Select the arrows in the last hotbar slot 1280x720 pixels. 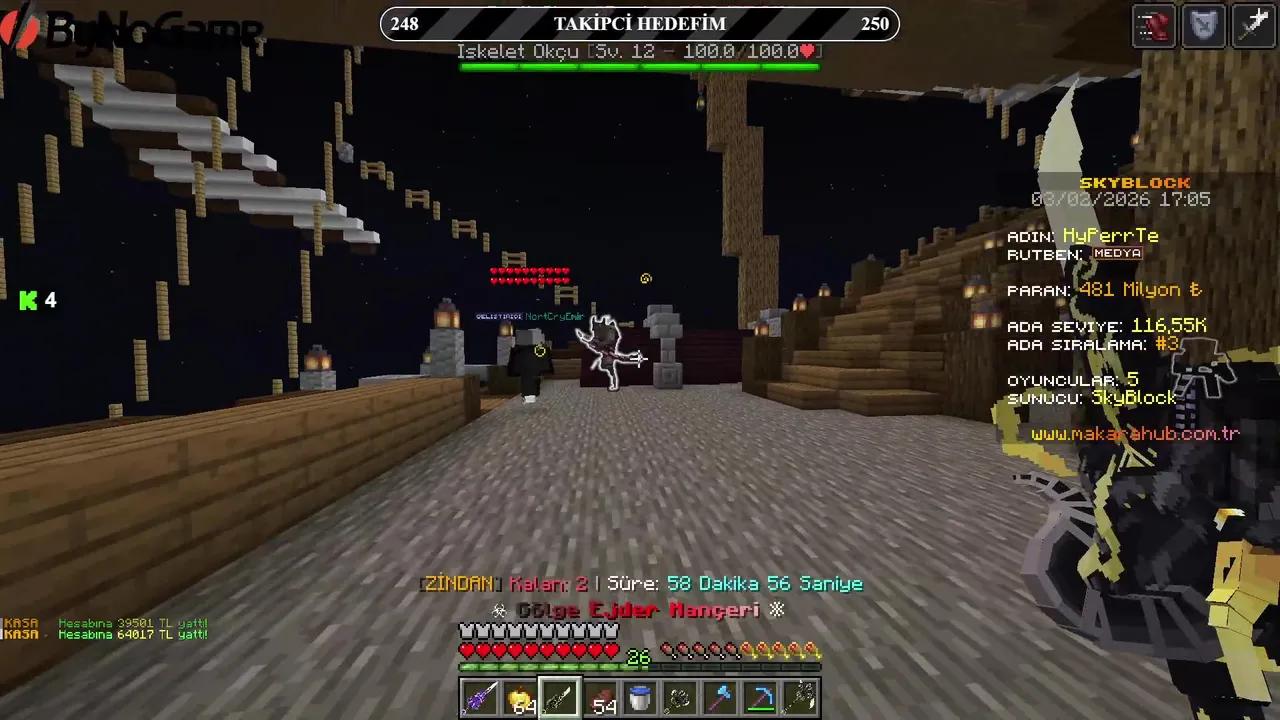click(799, 698)
